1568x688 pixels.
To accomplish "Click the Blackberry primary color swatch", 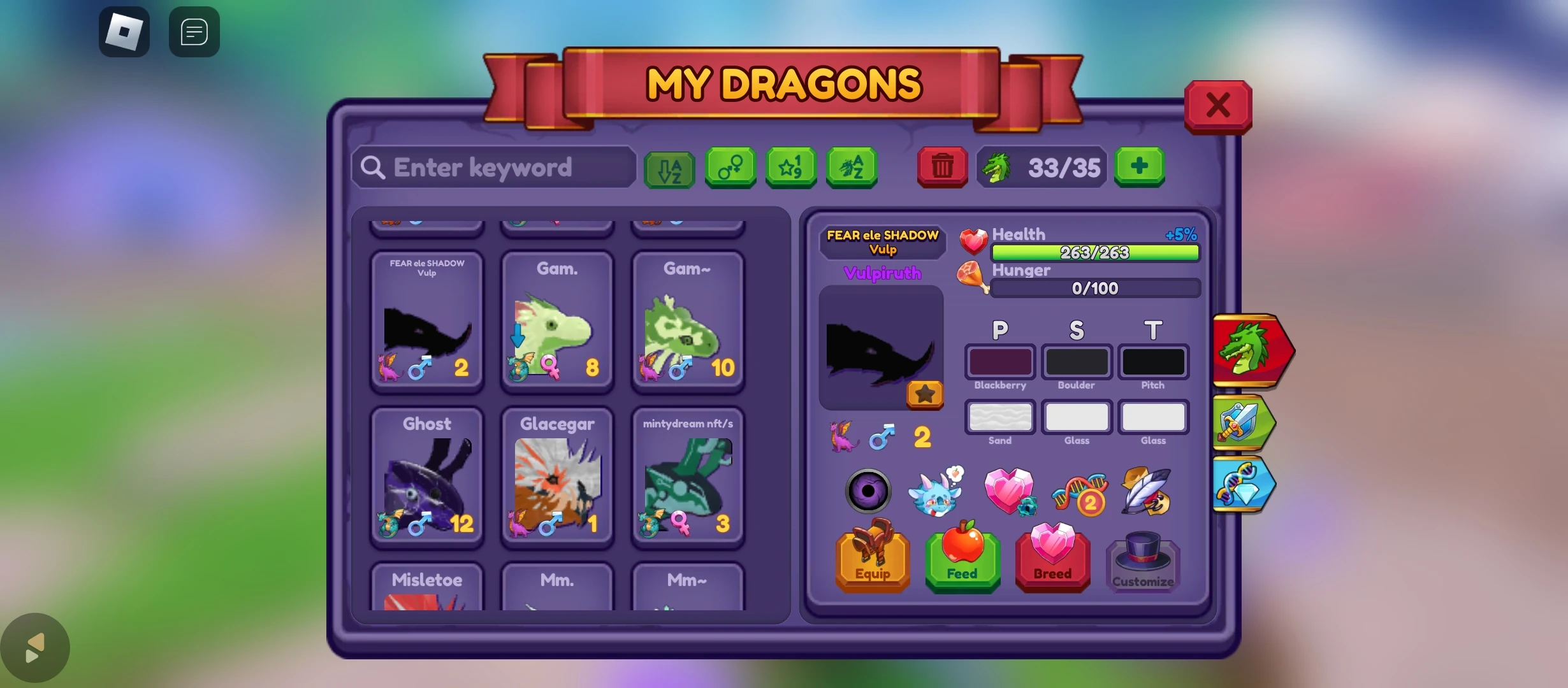I will tap(999, 362).
